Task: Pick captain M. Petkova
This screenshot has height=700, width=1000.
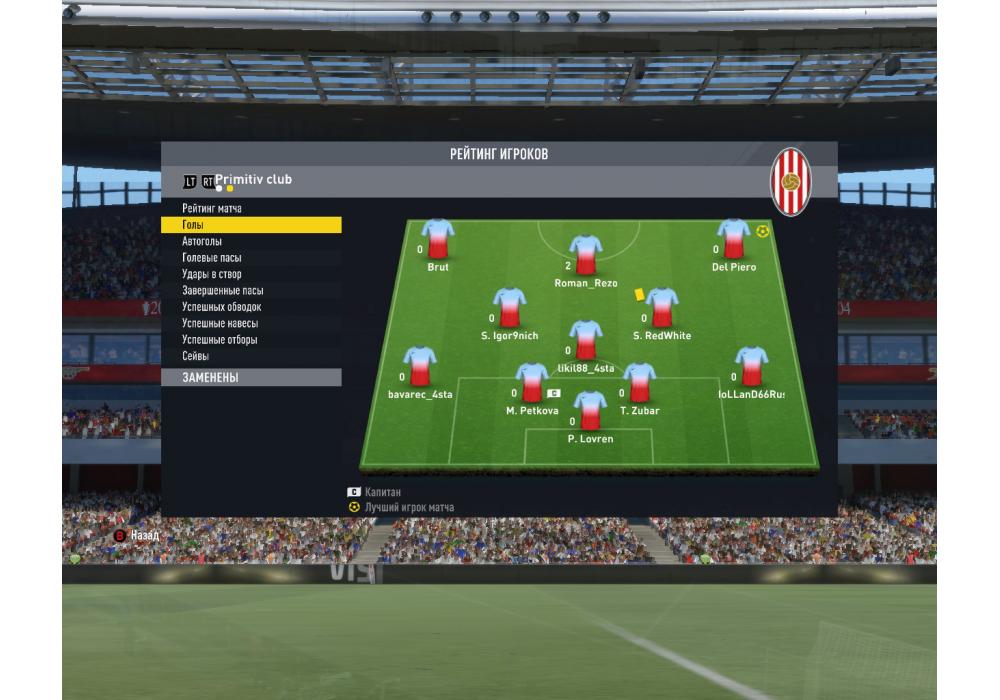Action: coord(532,384)
